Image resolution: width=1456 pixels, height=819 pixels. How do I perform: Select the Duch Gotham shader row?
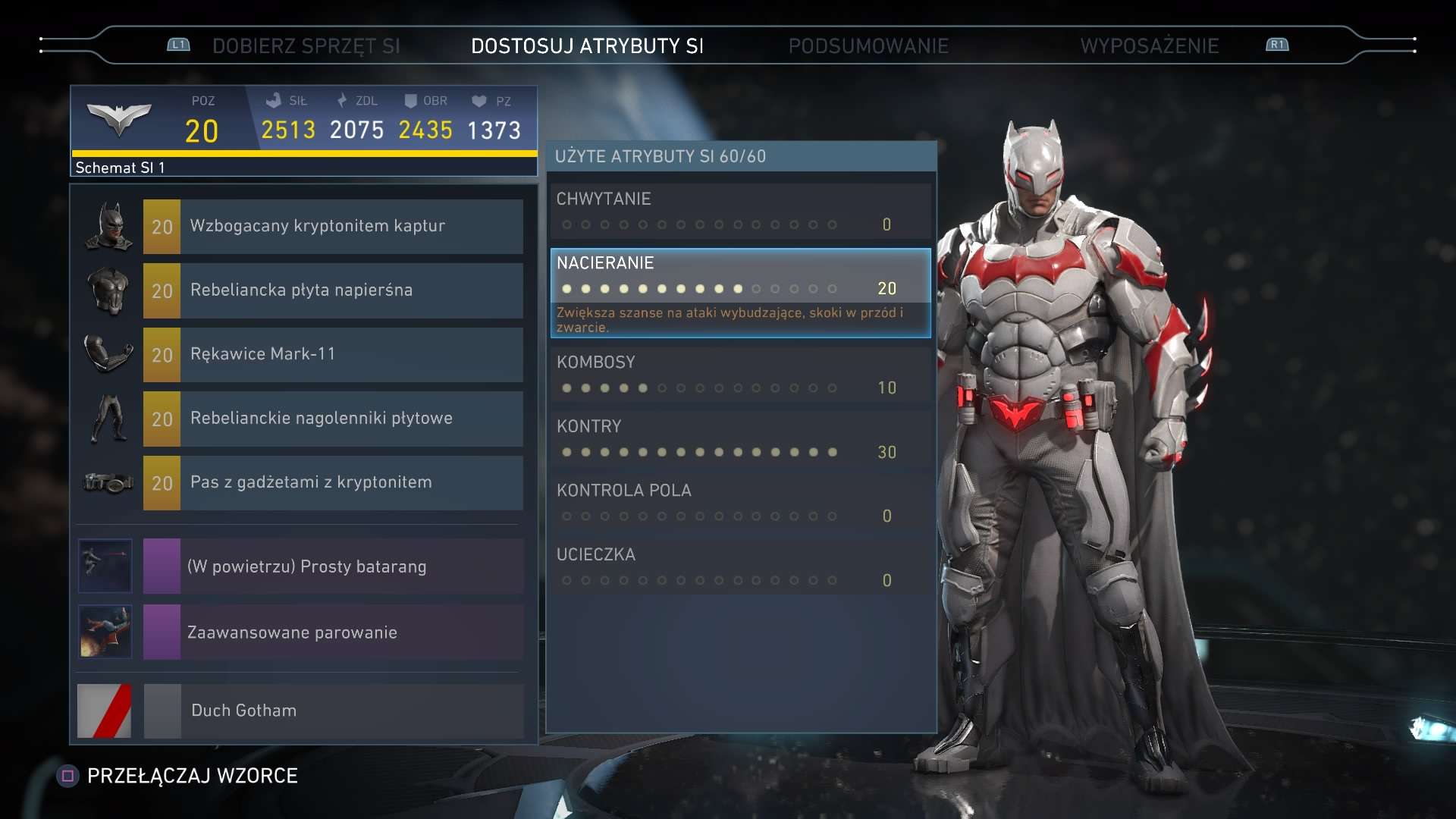[x=332, y=711]
